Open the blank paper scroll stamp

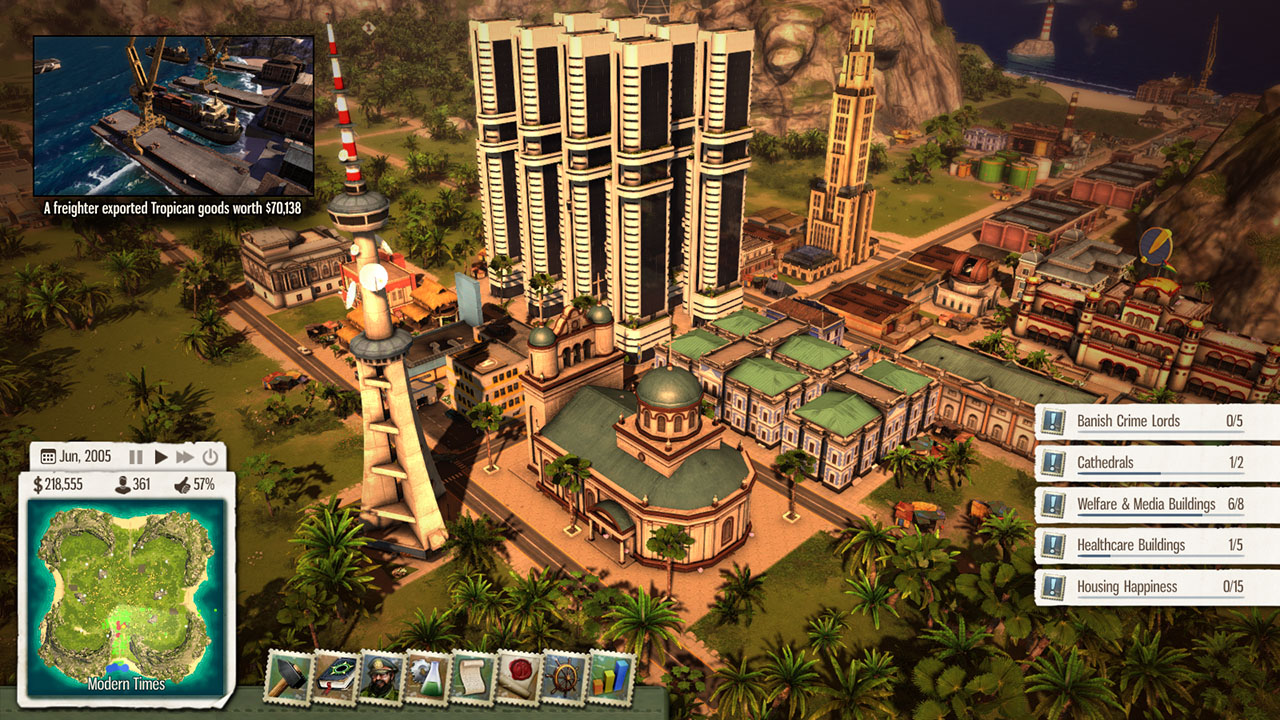tap(473, 678)
